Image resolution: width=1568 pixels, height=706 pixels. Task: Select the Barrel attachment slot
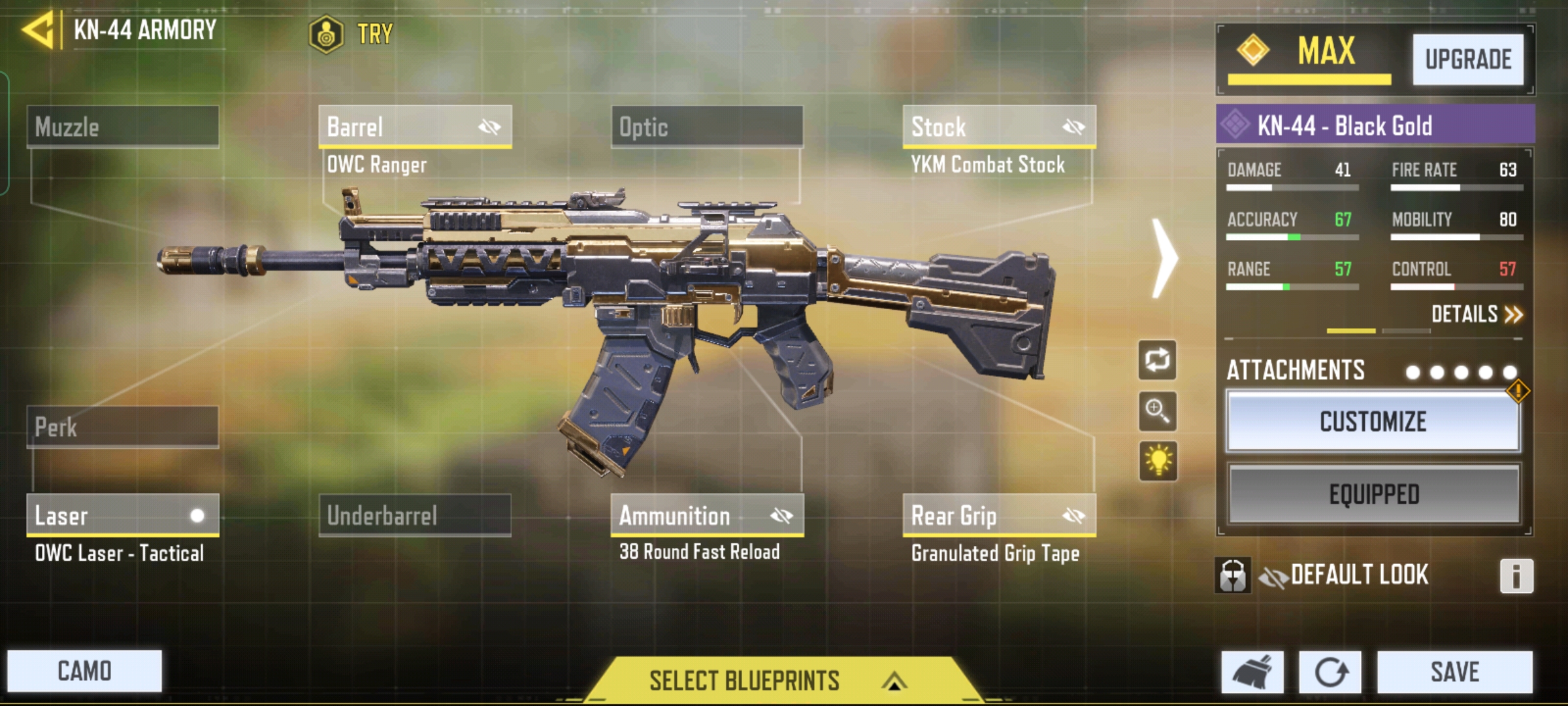[x=415, y=127]
